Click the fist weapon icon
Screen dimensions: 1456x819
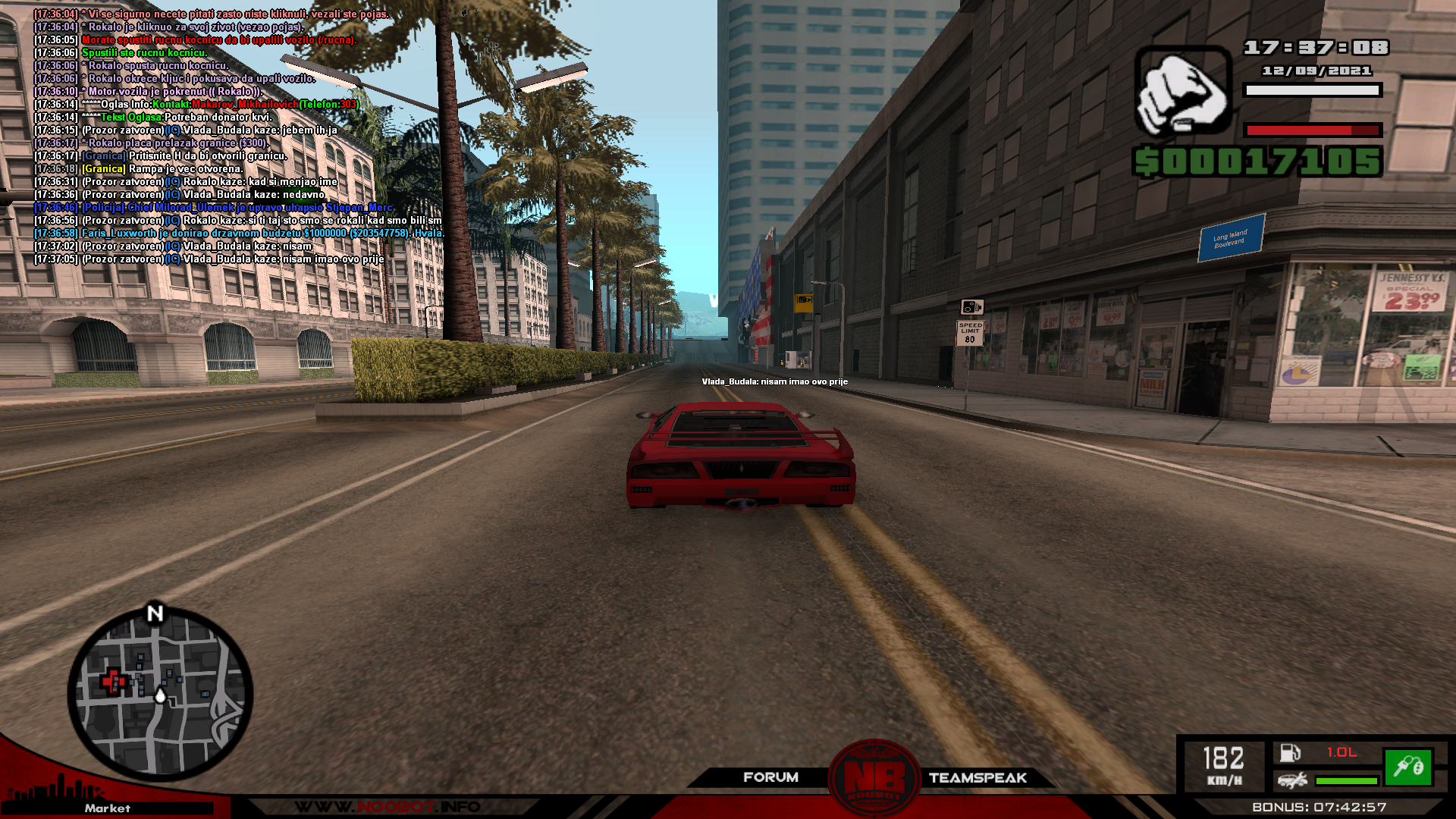1182,91
